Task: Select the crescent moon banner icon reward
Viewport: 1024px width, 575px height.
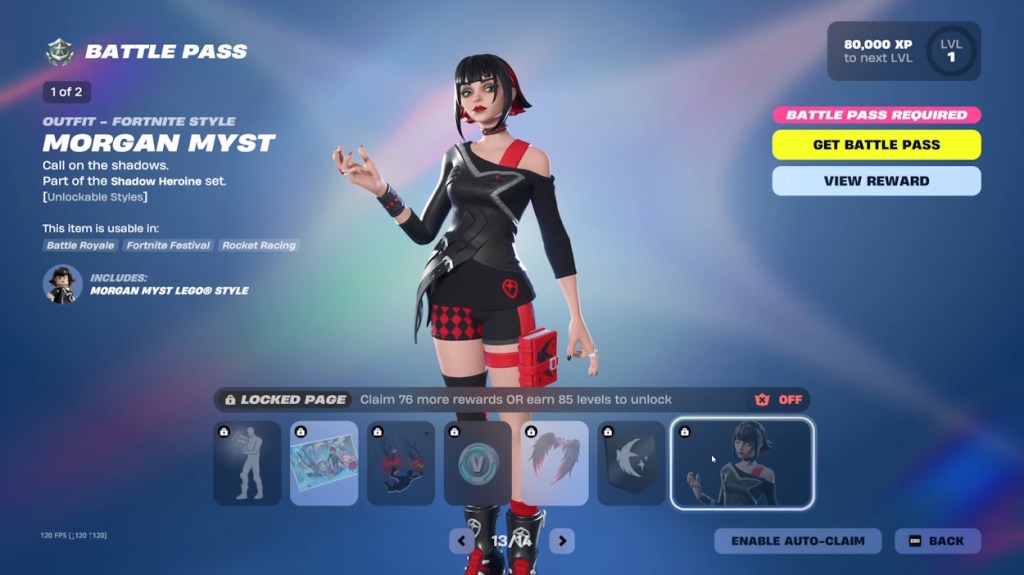Action: click(x=632, y=463)
